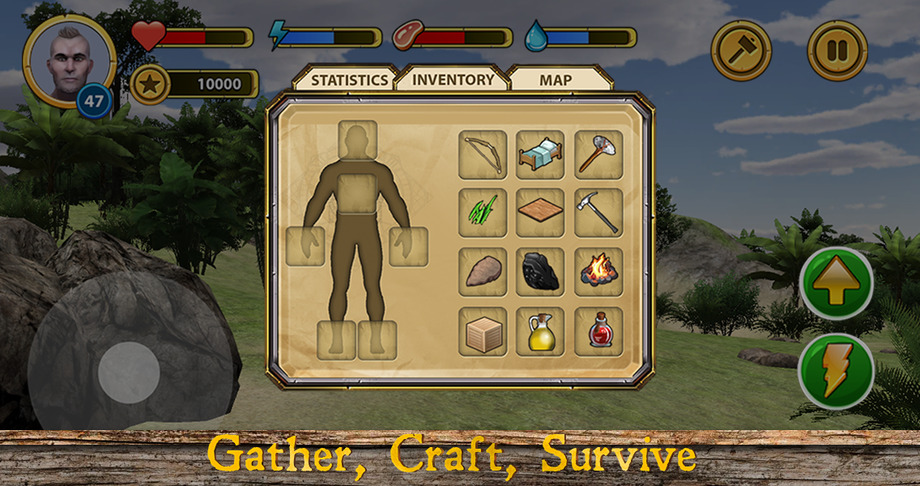Screen dimensions: 920x486
Task: Select the yellow oil jug slot
Action: pyautogui.click(x=540, y=331)
